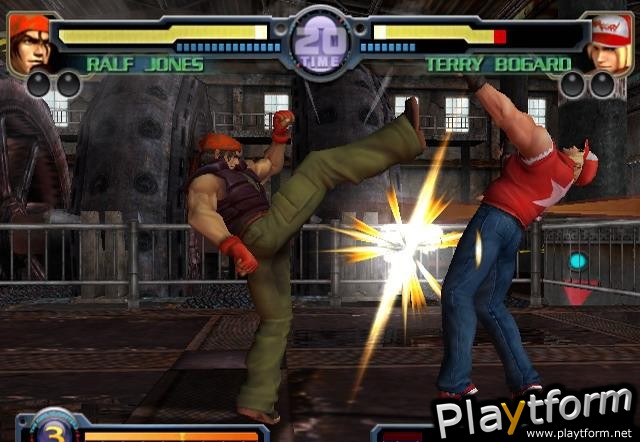Select Terry Bogard's character portrait
The width and height of the screenshot is (640, 442).
tap(609, 42)
